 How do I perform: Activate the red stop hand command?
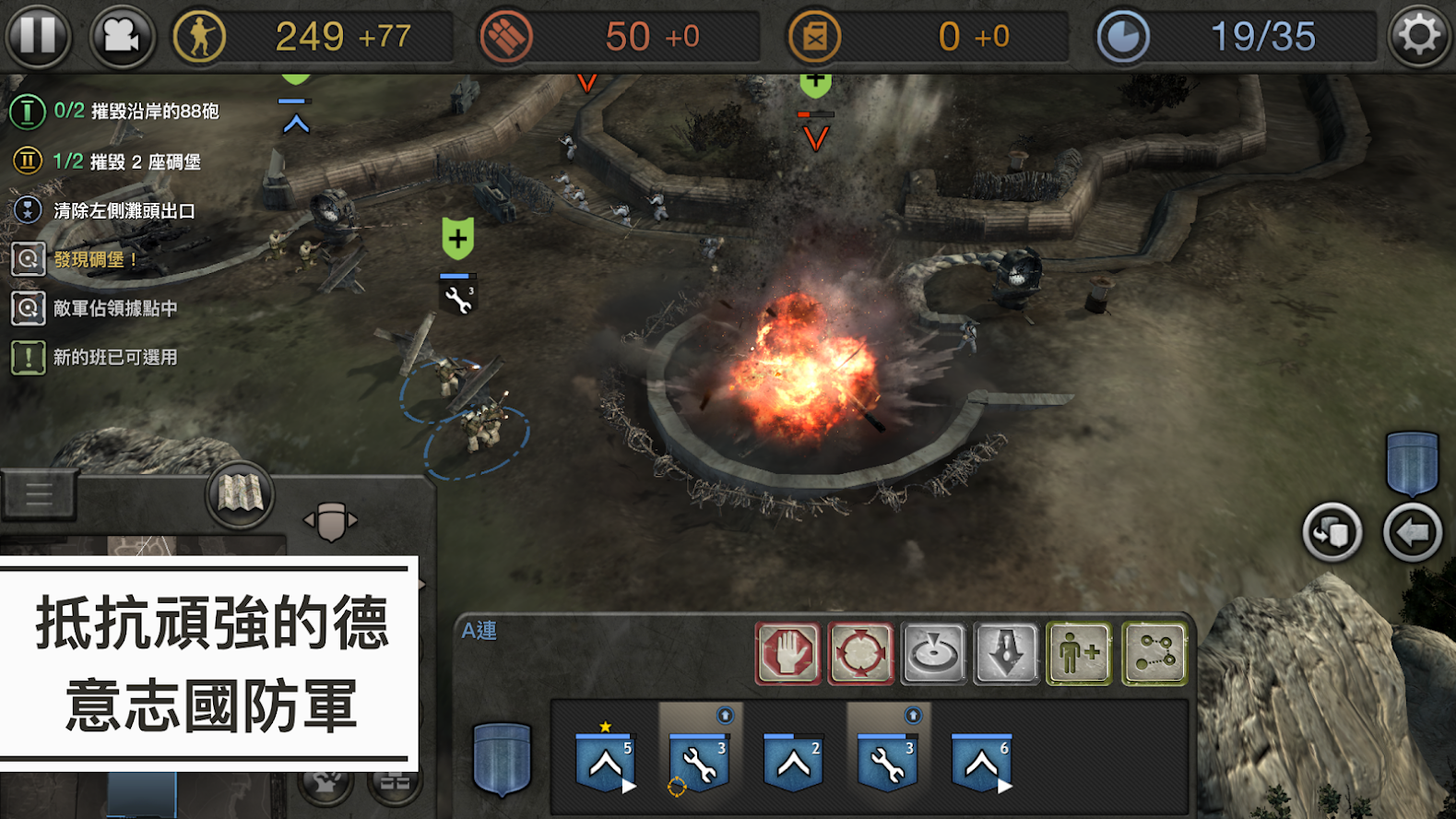(787, 654)
